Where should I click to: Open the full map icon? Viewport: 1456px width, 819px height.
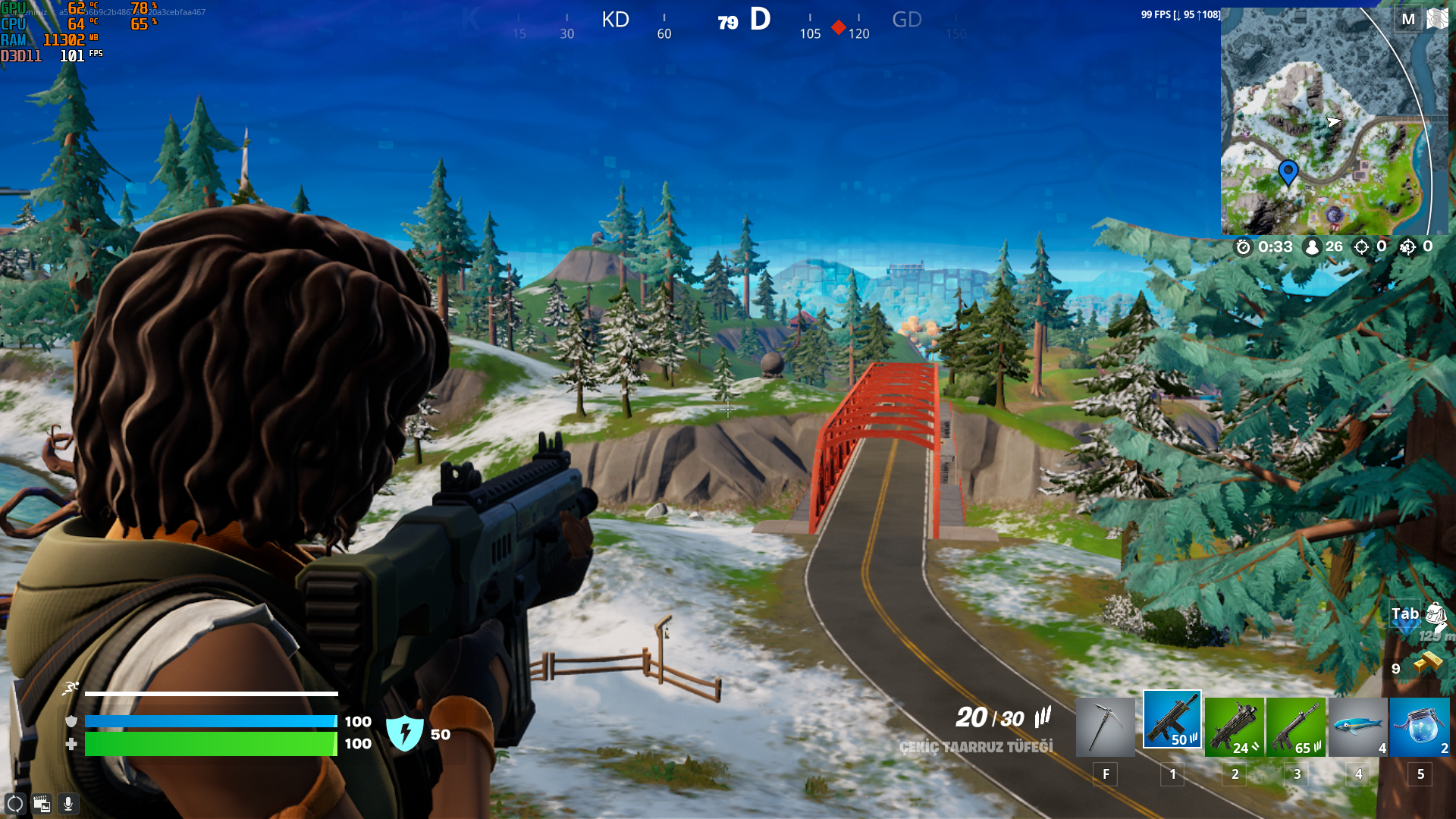point(1437,19)
